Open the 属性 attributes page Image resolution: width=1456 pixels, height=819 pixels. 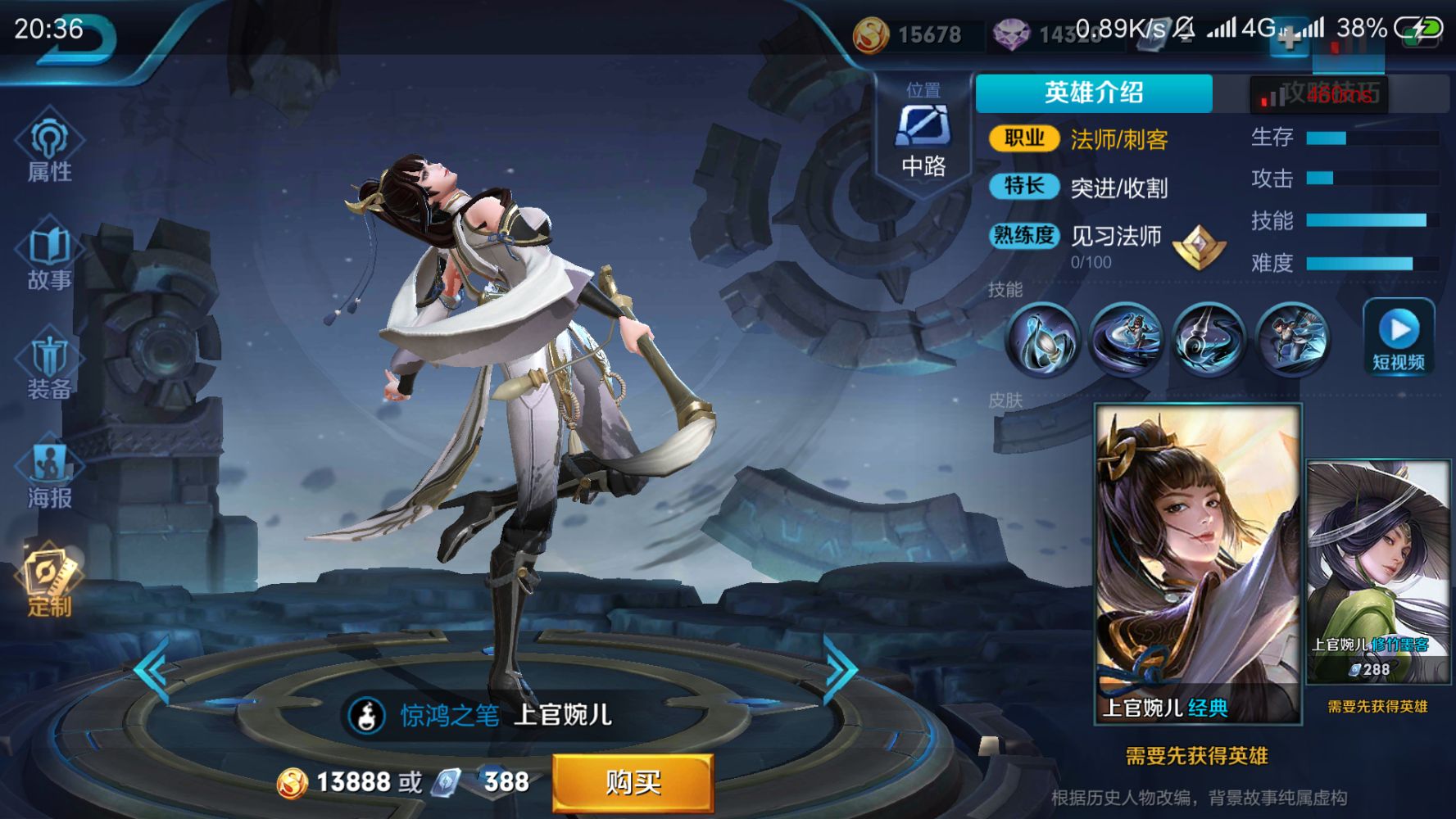click(x=49, y=147)
